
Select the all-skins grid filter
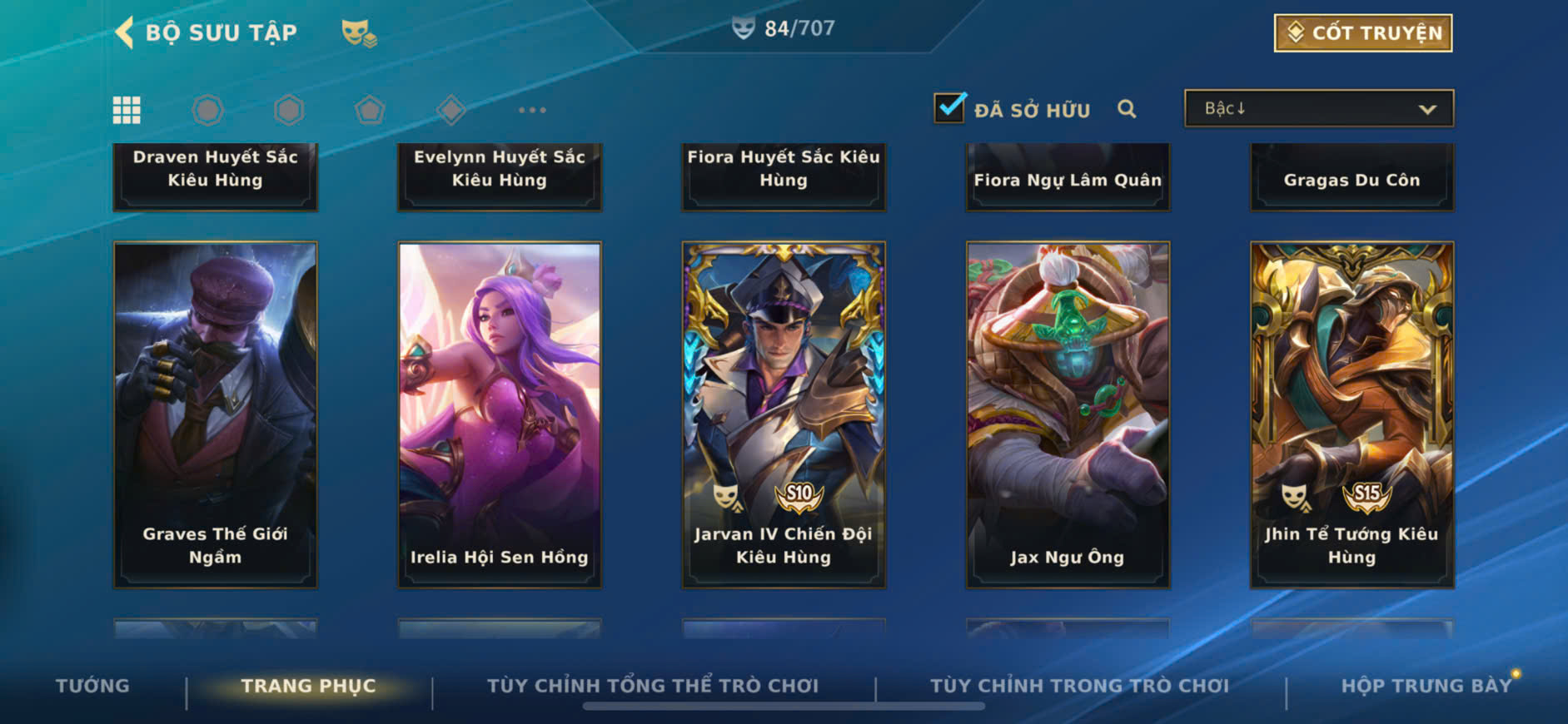[127, 110]
